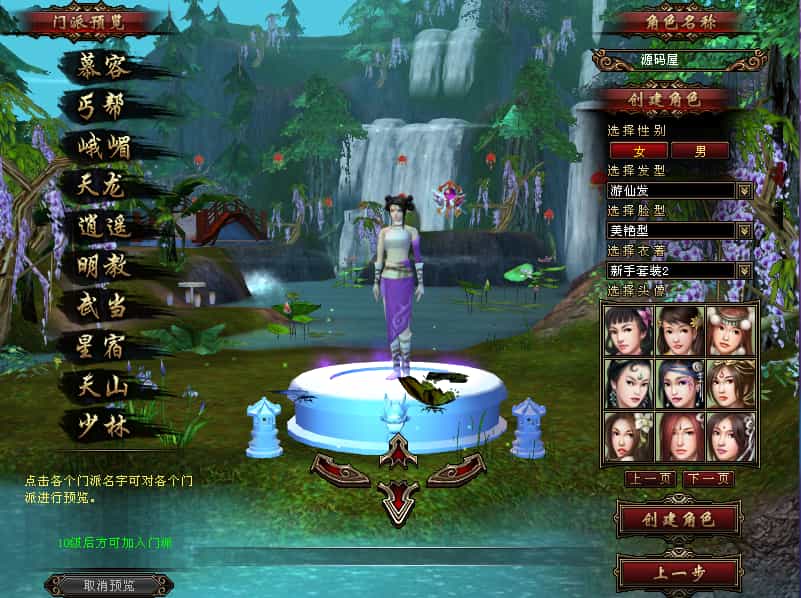Preview the 慕容 sect
The image size is (801, 598).
point(104,65)
